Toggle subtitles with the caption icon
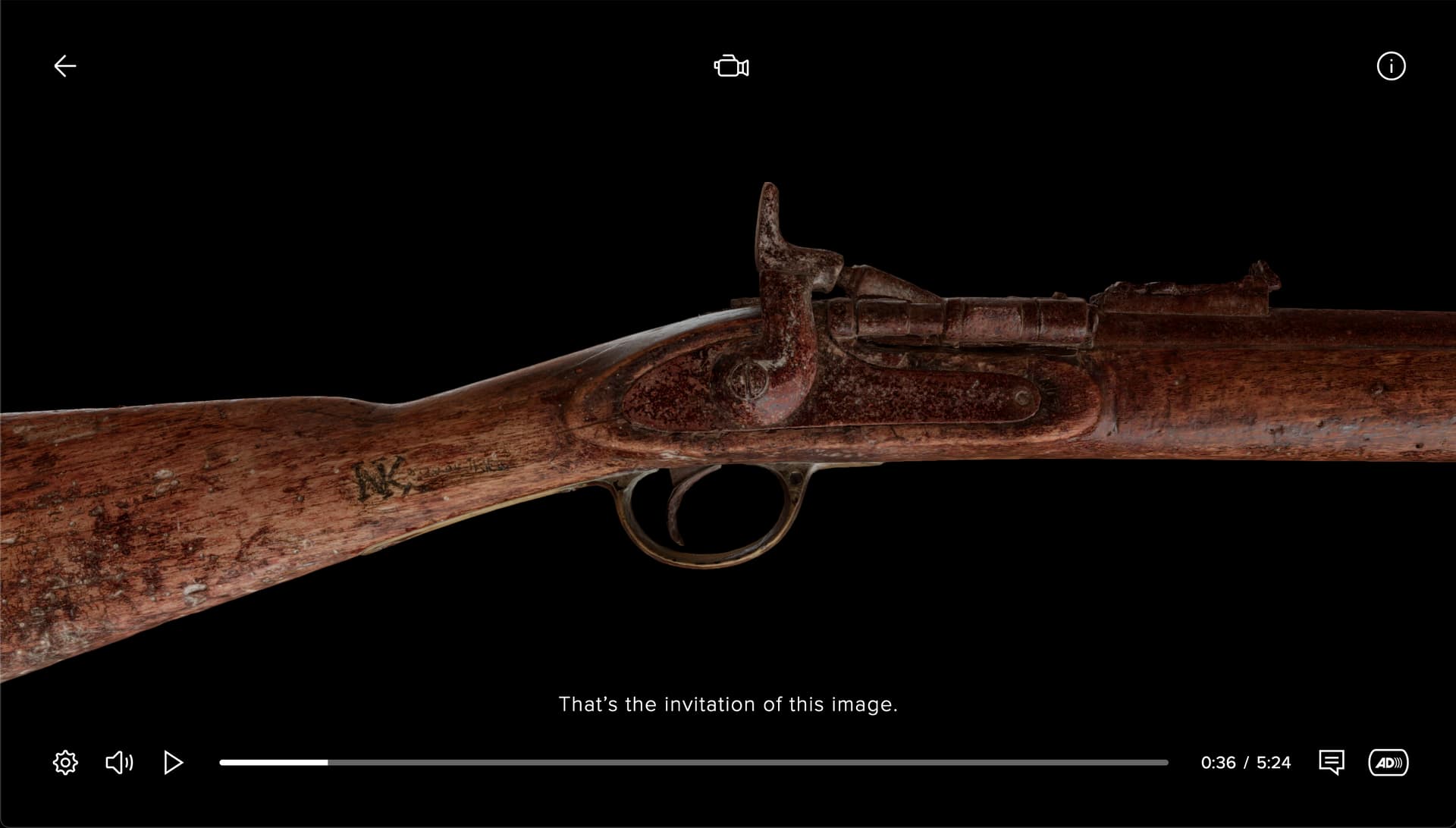 [x=1332, y=762]
